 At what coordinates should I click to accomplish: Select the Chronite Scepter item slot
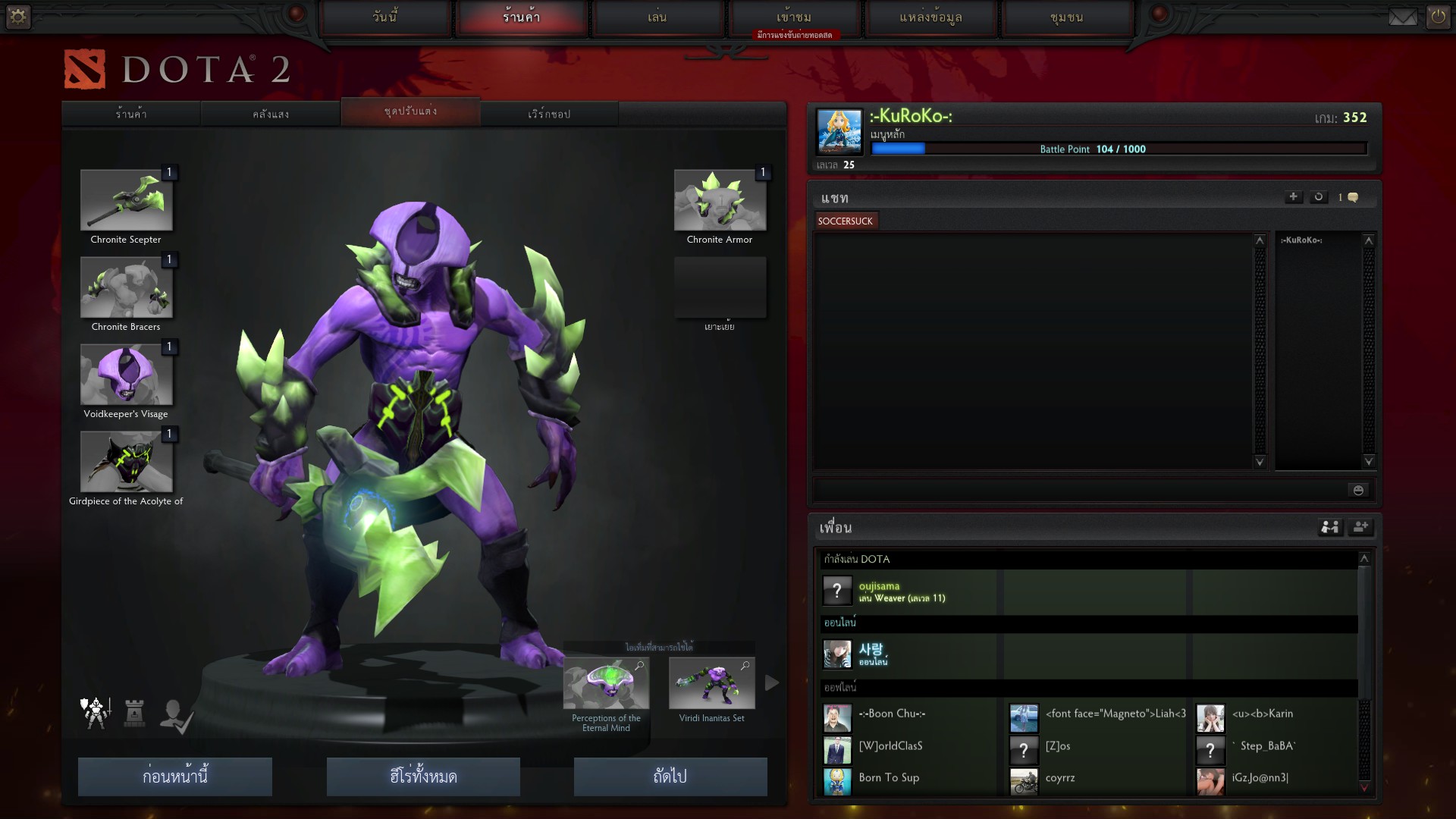coord(127,200)
